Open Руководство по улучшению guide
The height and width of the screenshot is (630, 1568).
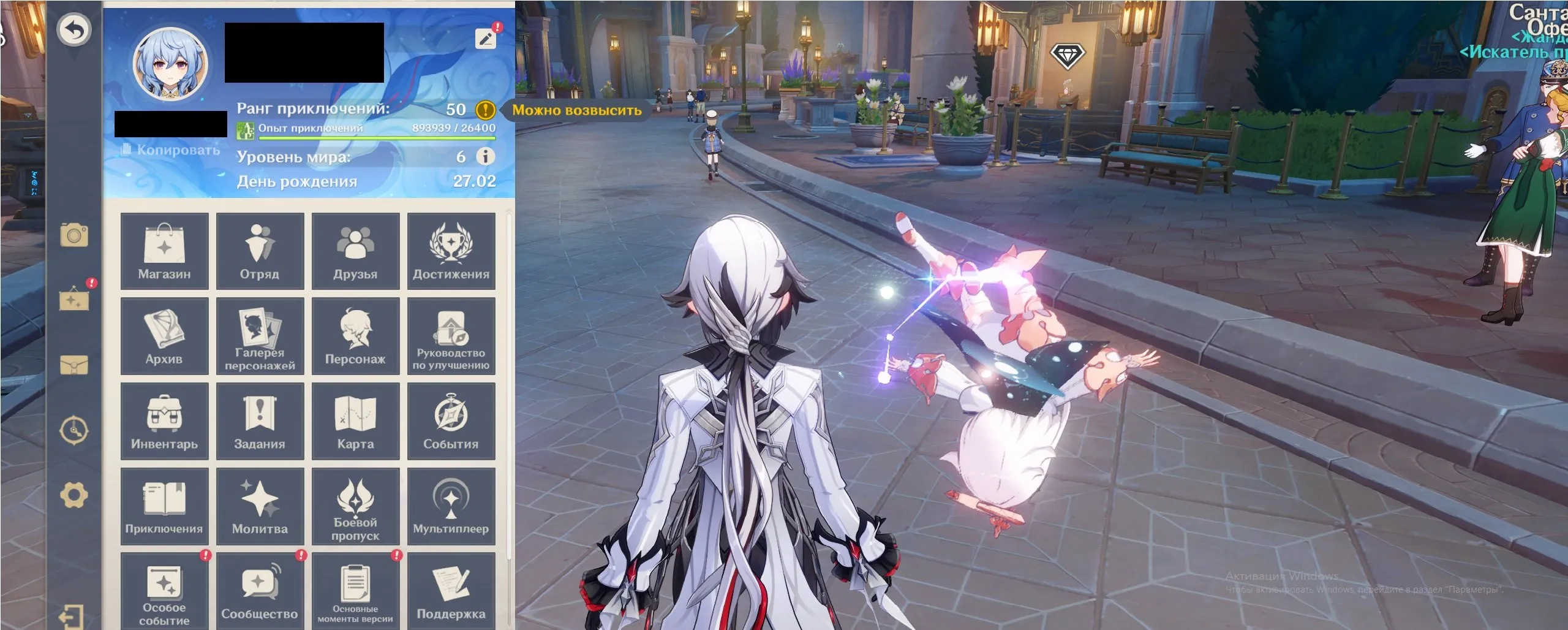pyautogui.click(x=451, y=336)
